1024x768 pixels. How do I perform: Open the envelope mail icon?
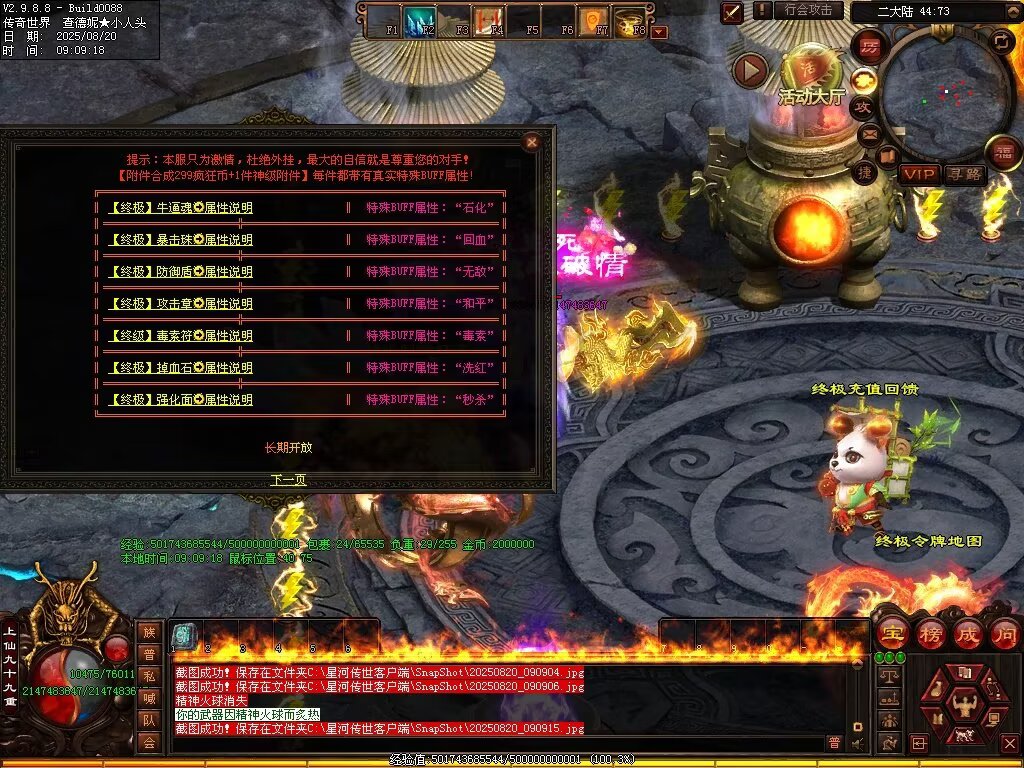[x=867, y=133]
